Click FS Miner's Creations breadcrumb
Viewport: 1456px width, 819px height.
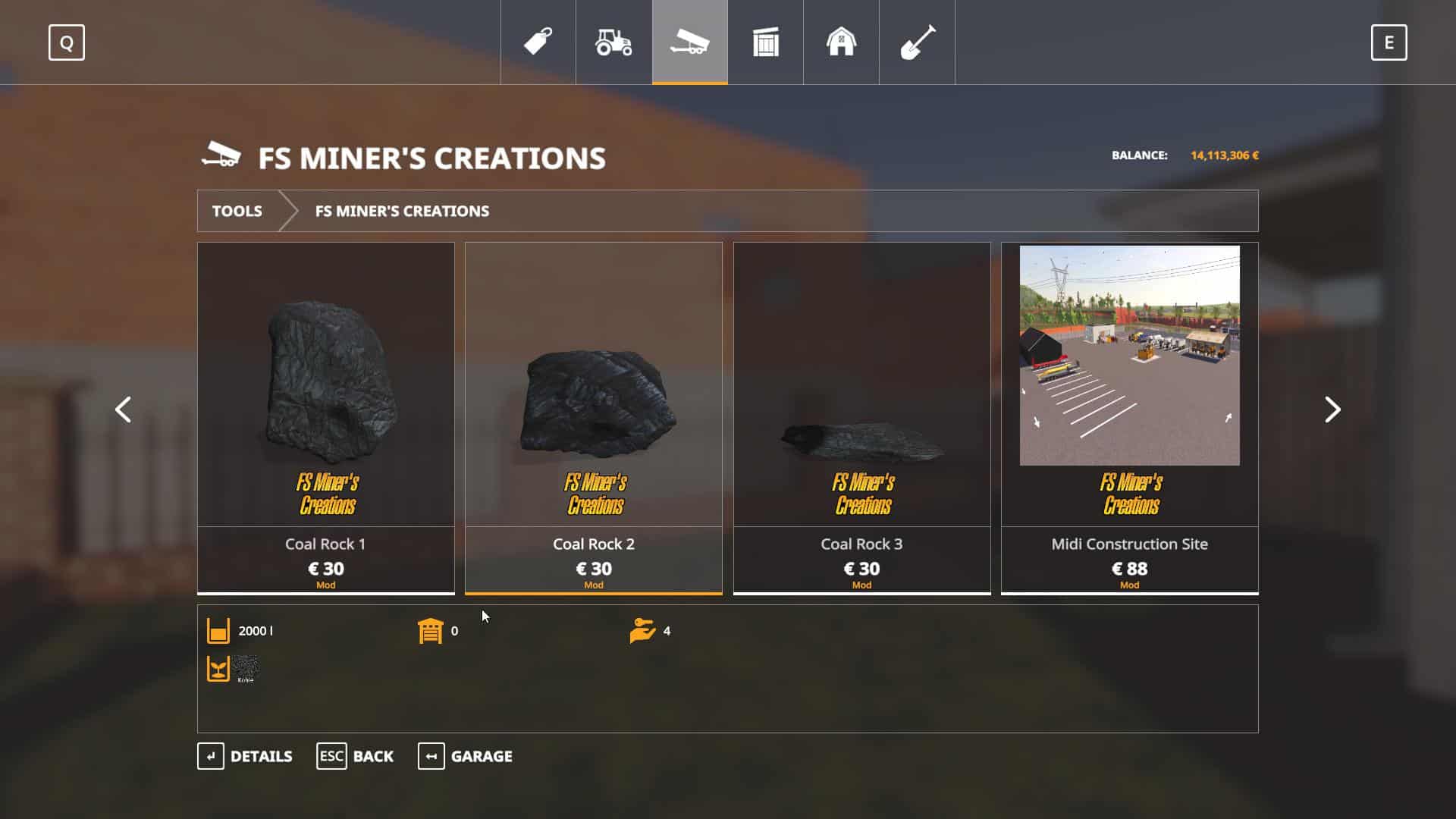coord(402,211)
